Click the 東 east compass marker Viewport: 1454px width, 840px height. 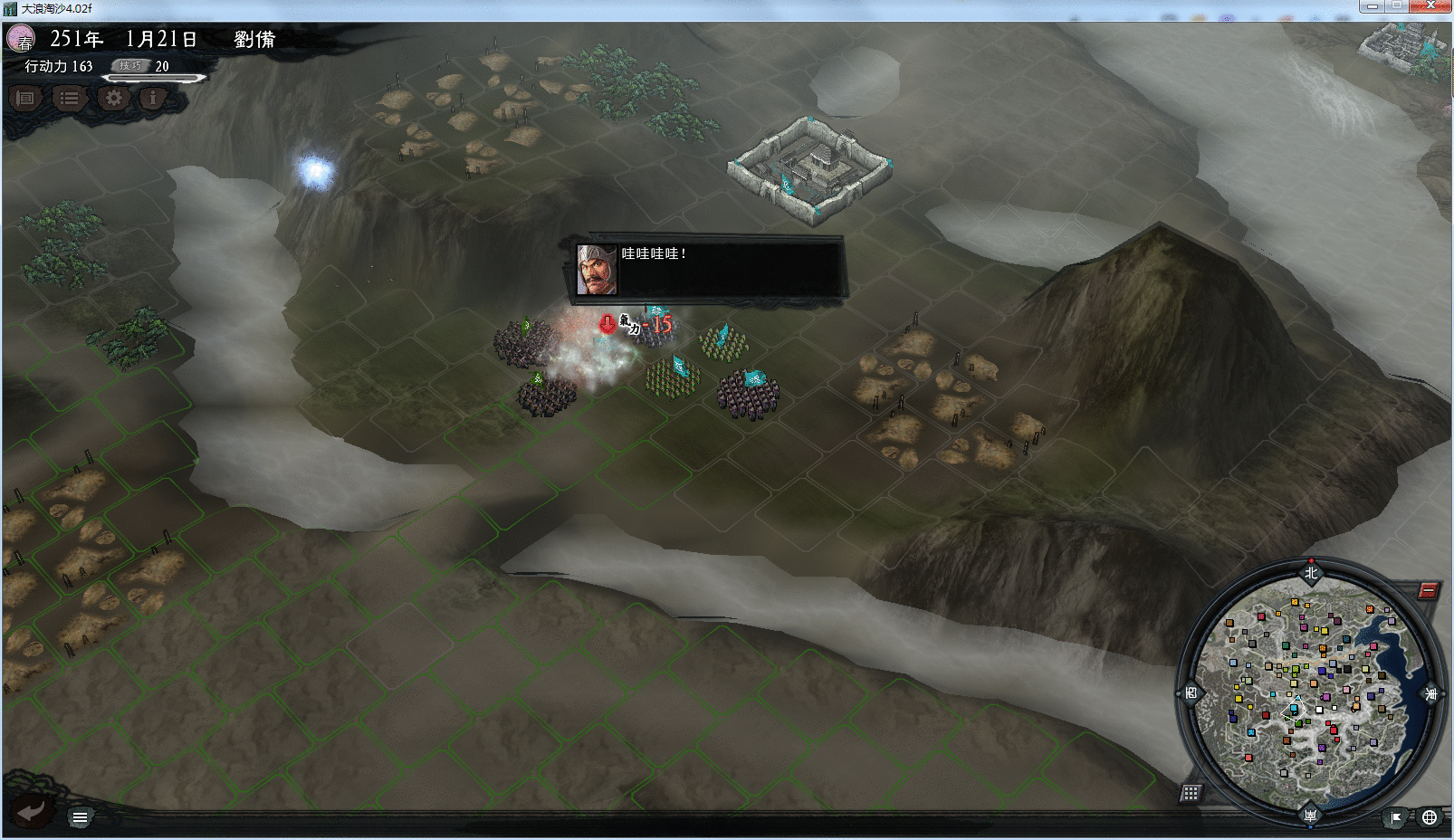(1430, 694)
